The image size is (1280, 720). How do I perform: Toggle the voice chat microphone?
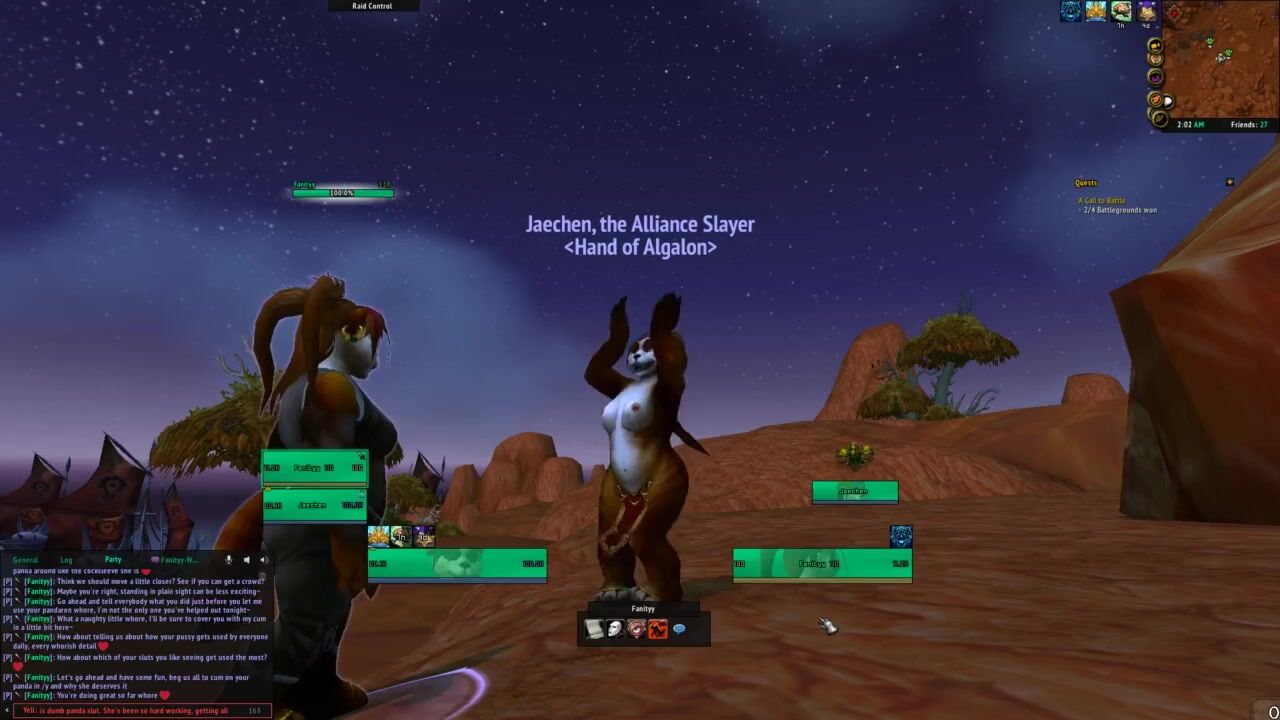[229, 560]
